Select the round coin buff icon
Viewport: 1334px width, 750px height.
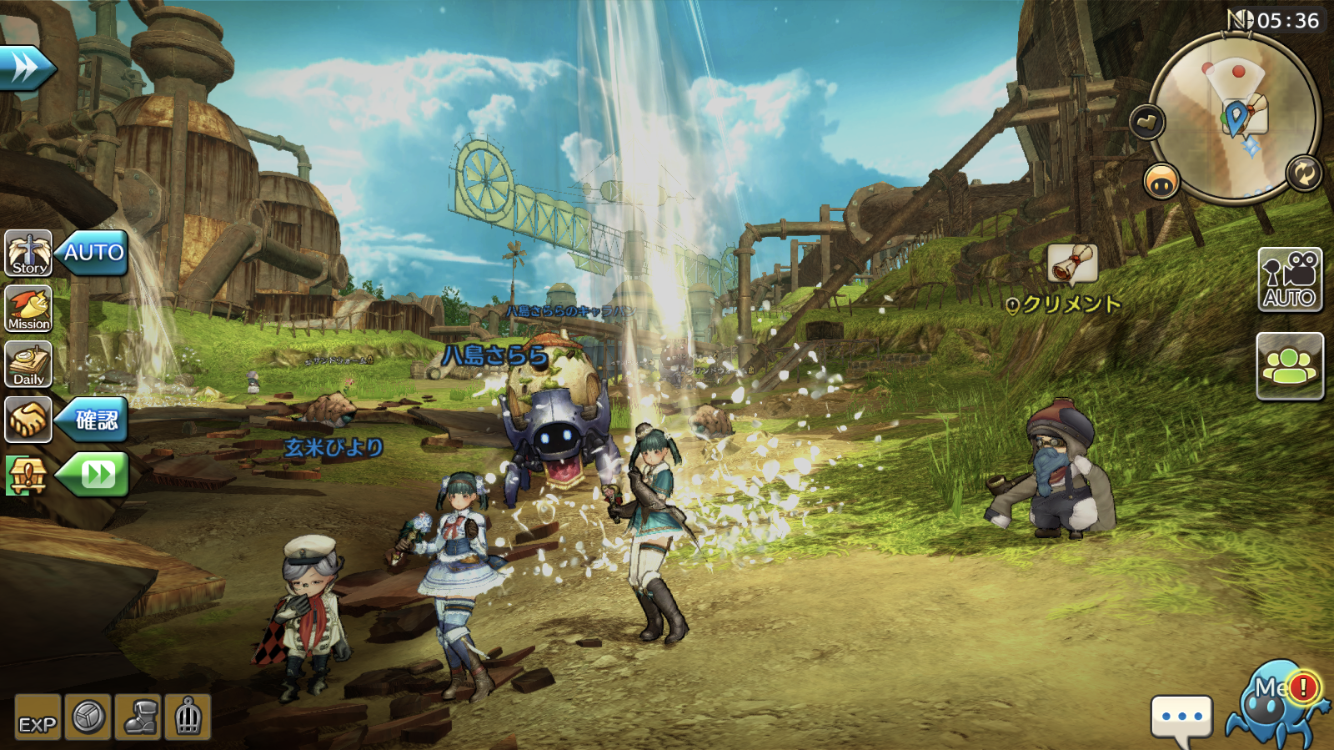88,717
